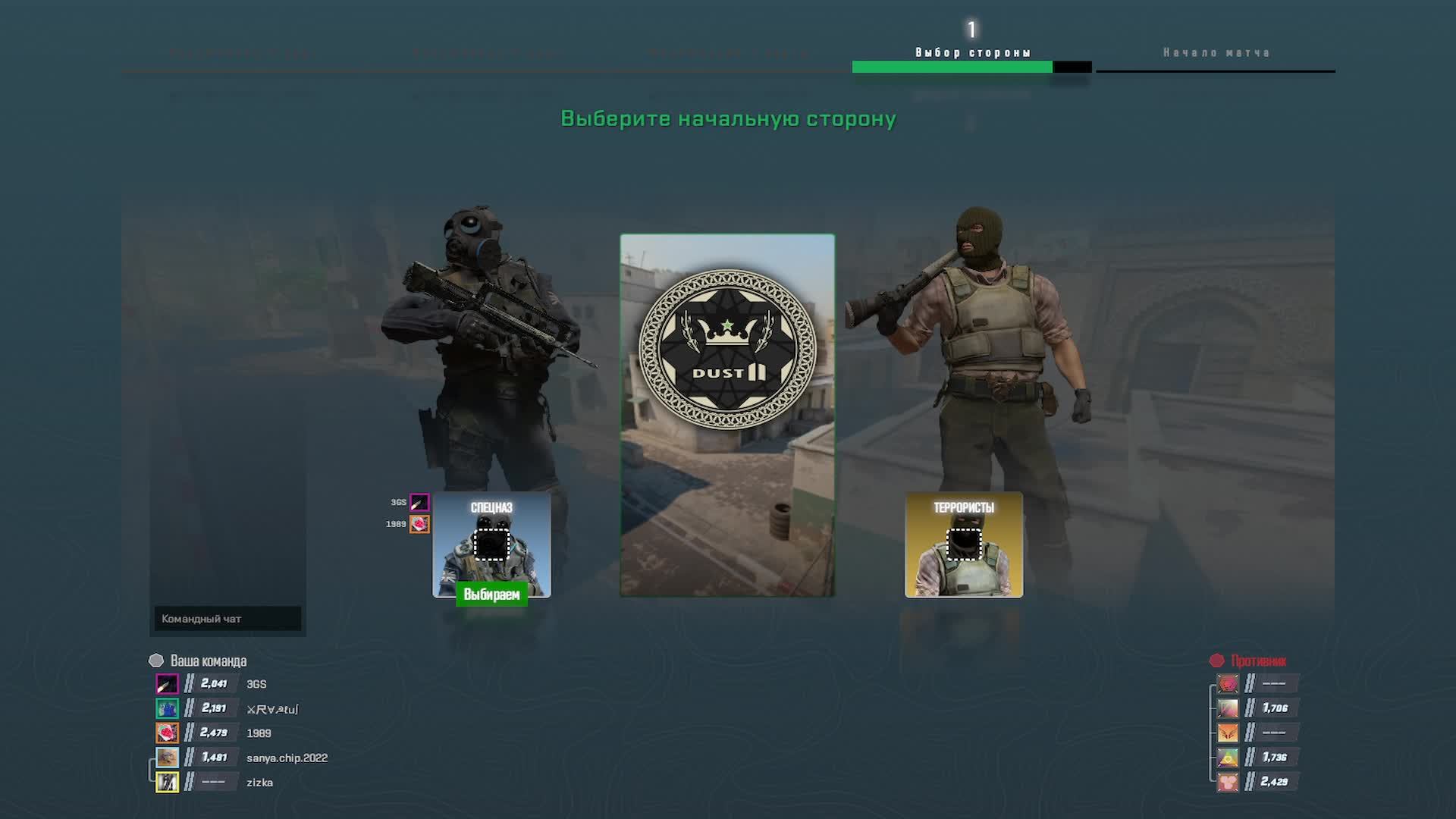Click the 1989 vote avatar near СПЕЦНАЗ card
1456x819 pixels.
pos(419,523)
